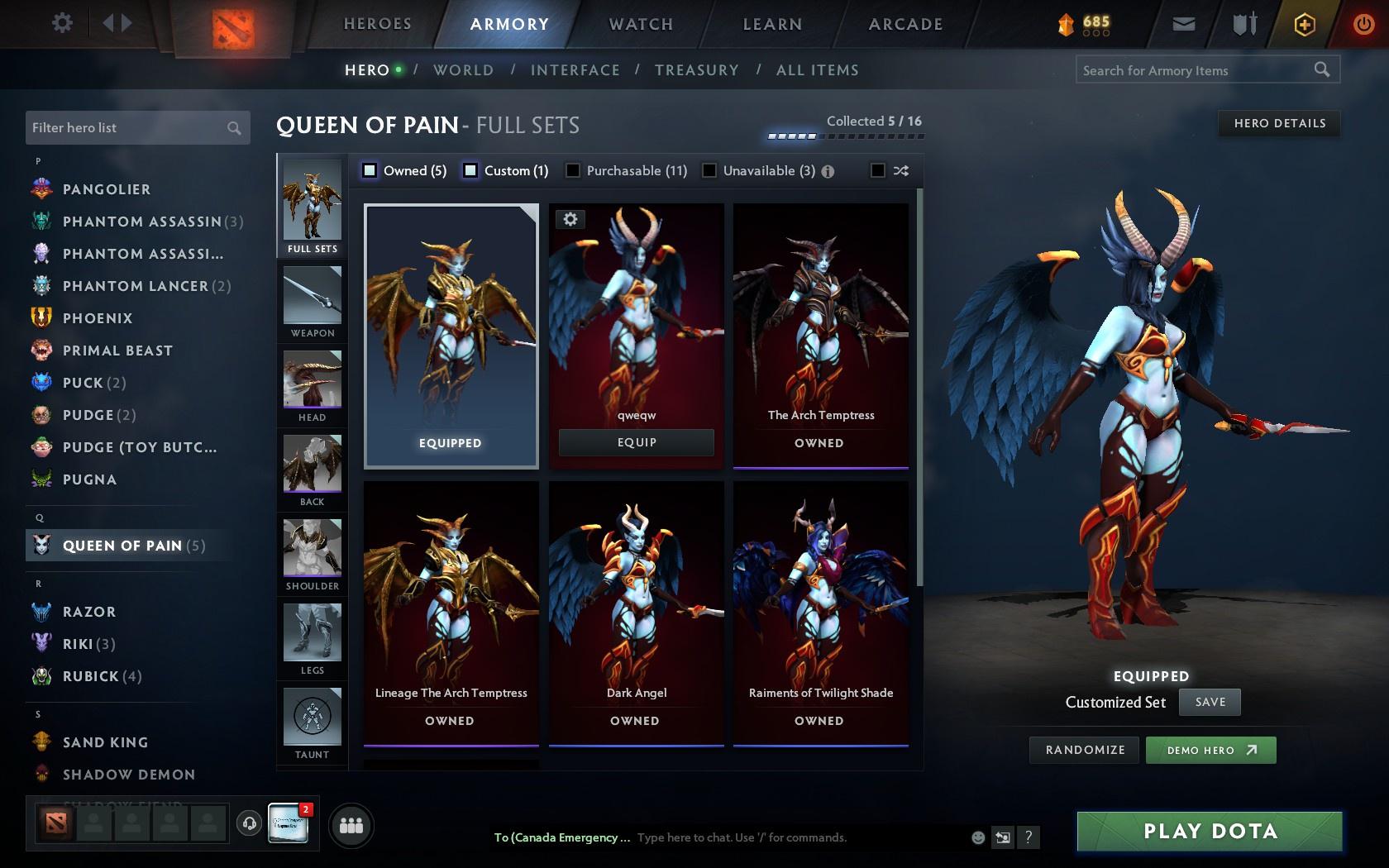
Task: Click the Search for Armory Items field
Action: (1191, 70)
